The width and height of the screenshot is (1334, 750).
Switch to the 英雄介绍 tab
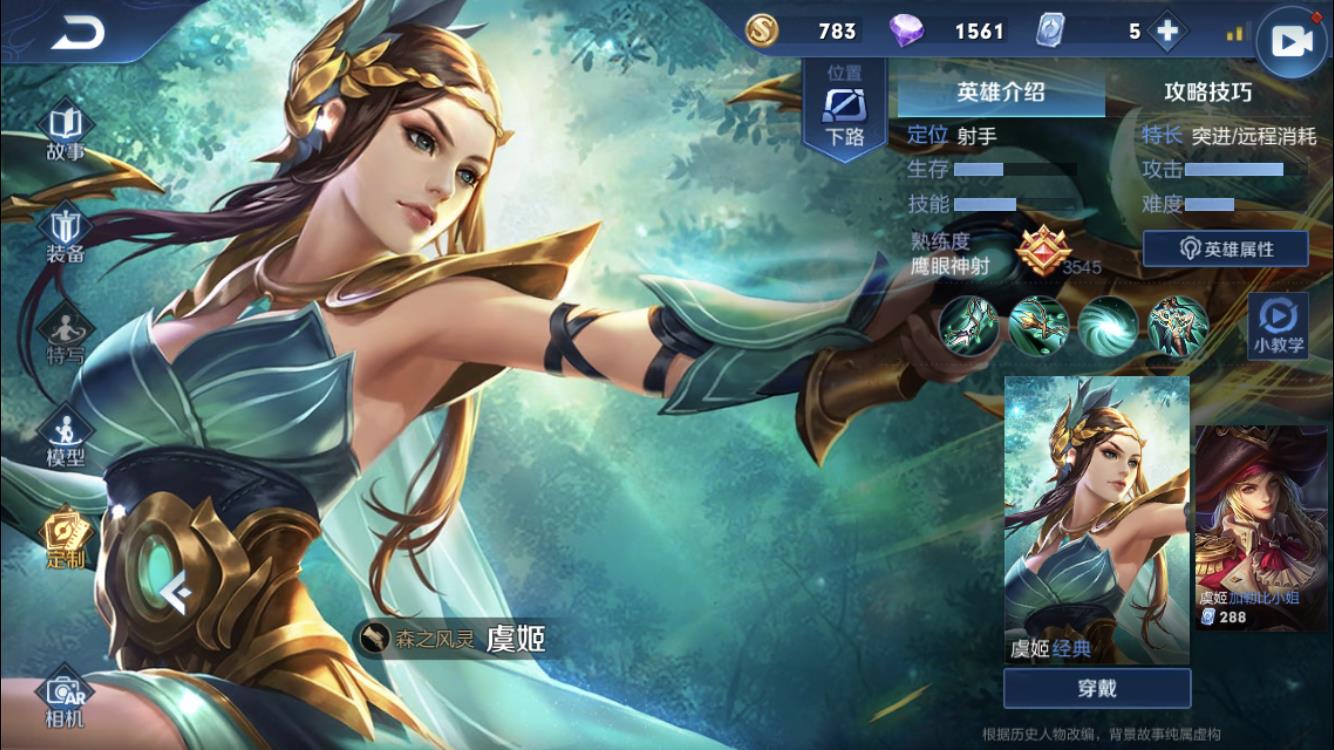1001,93
